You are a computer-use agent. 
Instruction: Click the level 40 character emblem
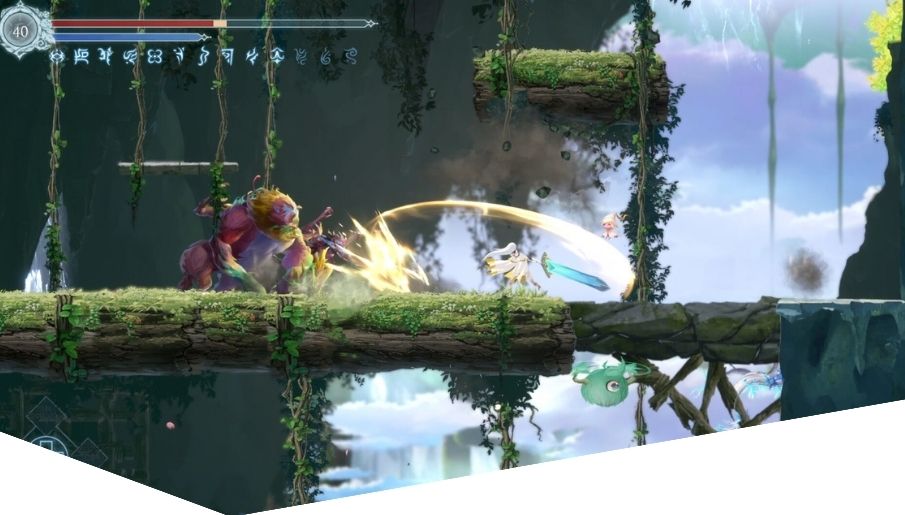(22, 29)
